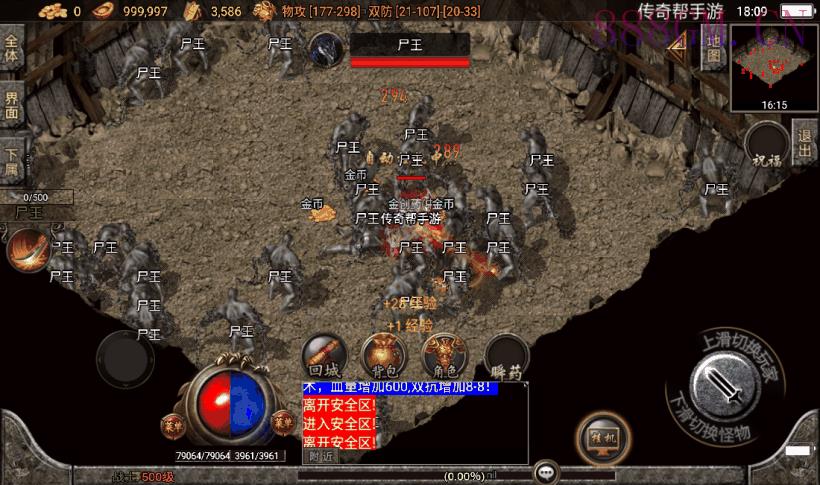
Task: Open chat with the speech bubble button
Action: 546,470
